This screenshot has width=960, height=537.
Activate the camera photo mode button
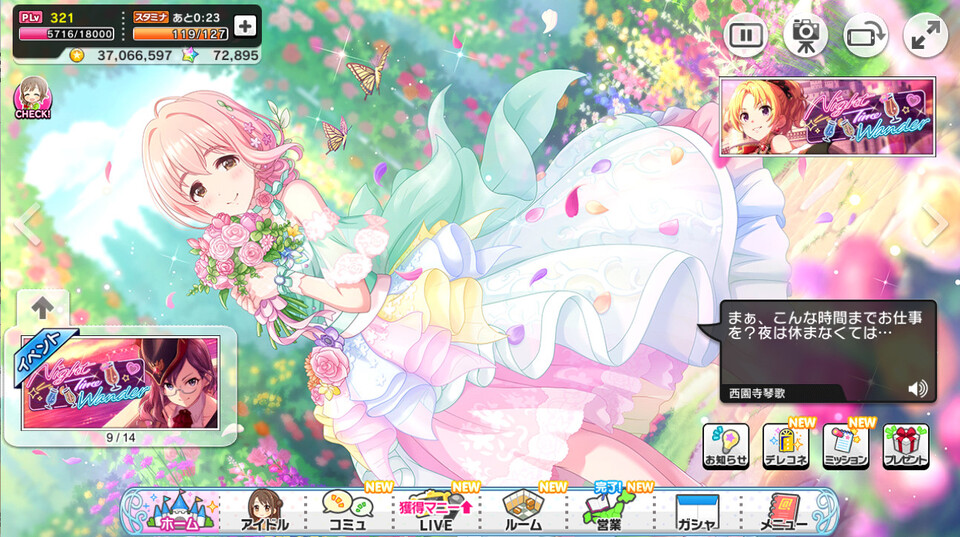(805, 36)
